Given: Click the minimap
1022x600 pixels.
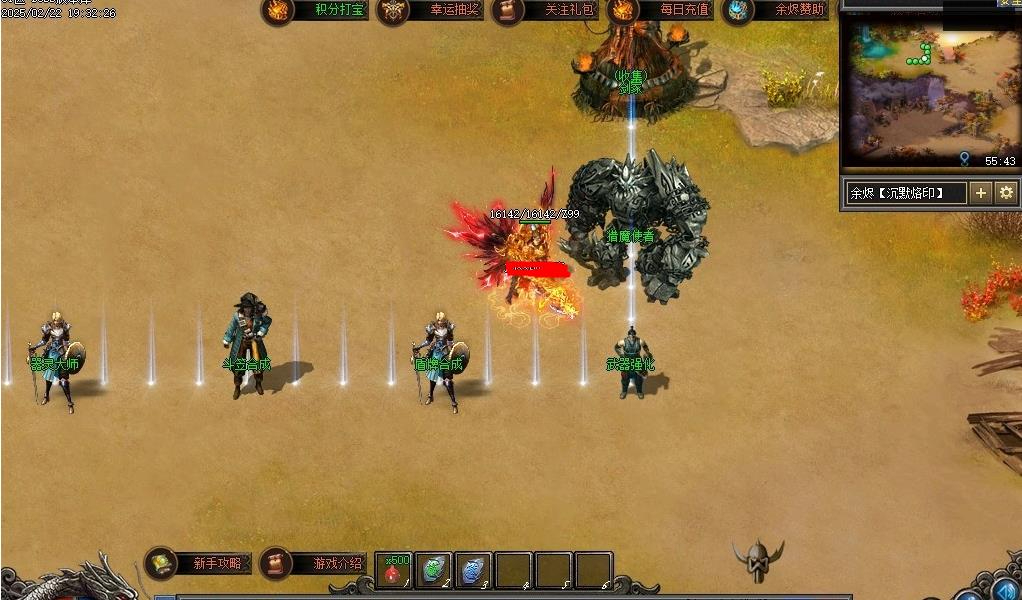Looking at the screenshot, I should pos(929,92).
